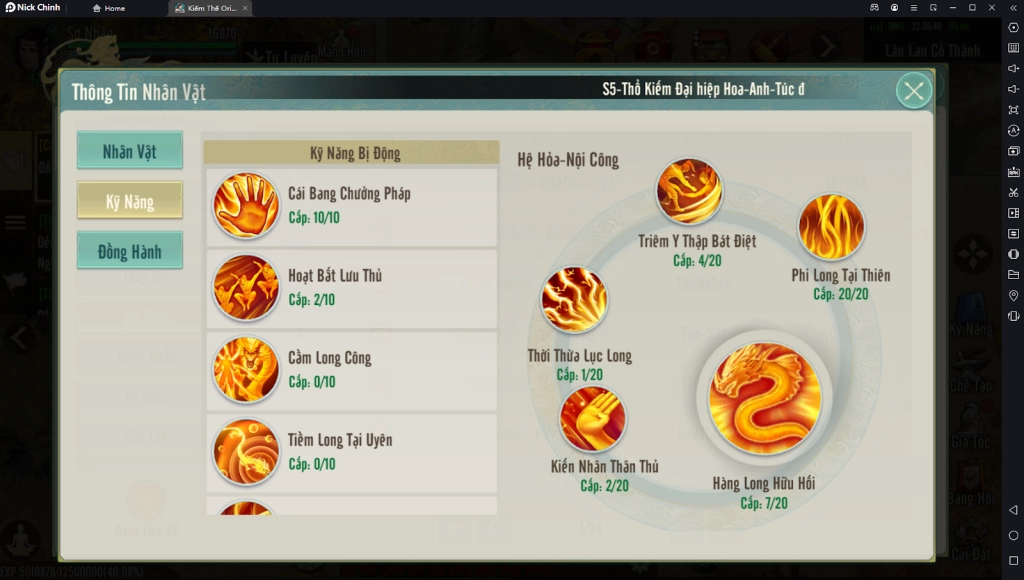Pick the Triêm Y Thập Bát Điệt skill
Viewport: 1024px width, 580px height.
pos(689,191)
